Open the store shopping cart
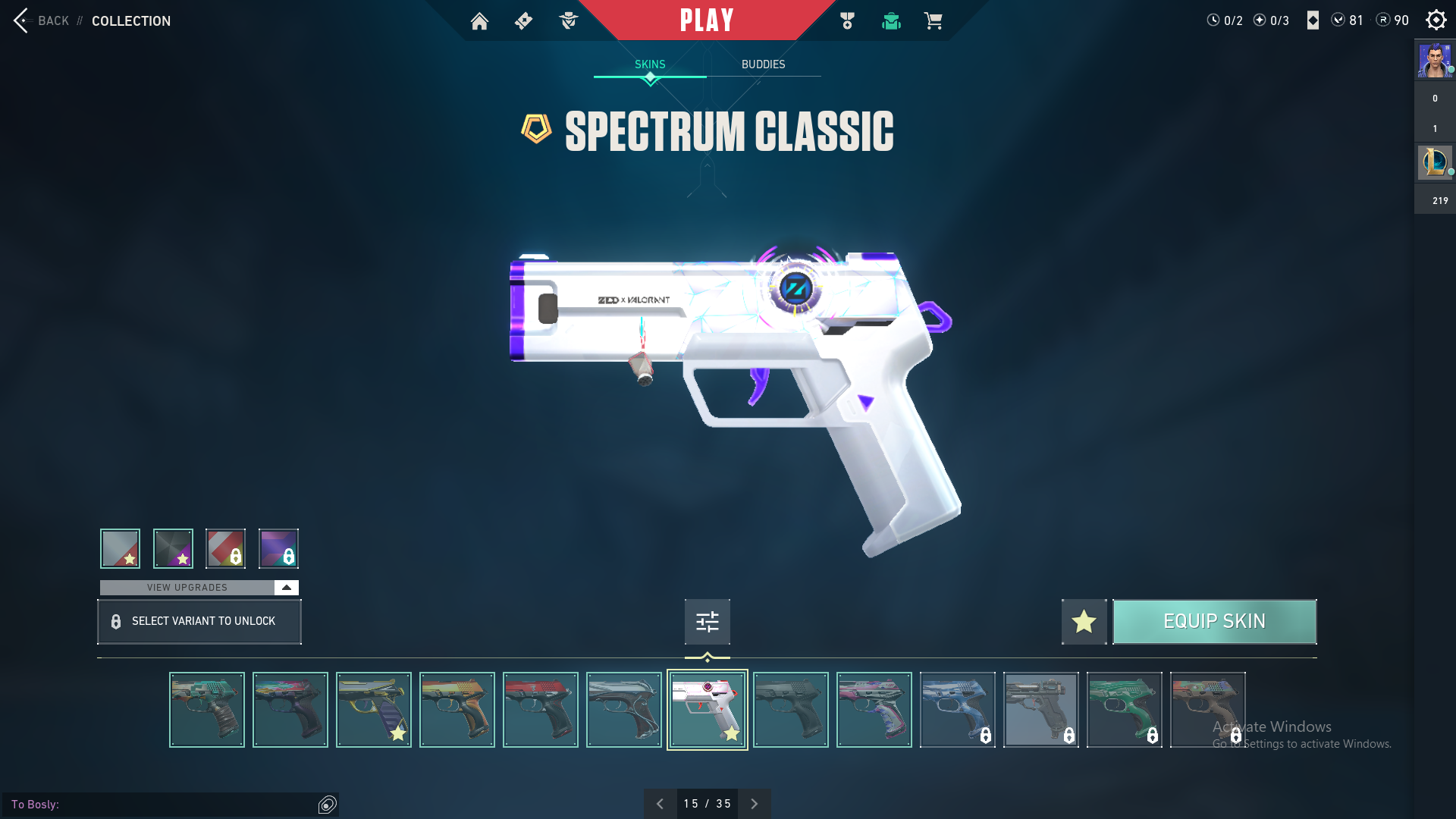Image resolution: width=1456 pixels, height=819 pixels. [933, 21]
